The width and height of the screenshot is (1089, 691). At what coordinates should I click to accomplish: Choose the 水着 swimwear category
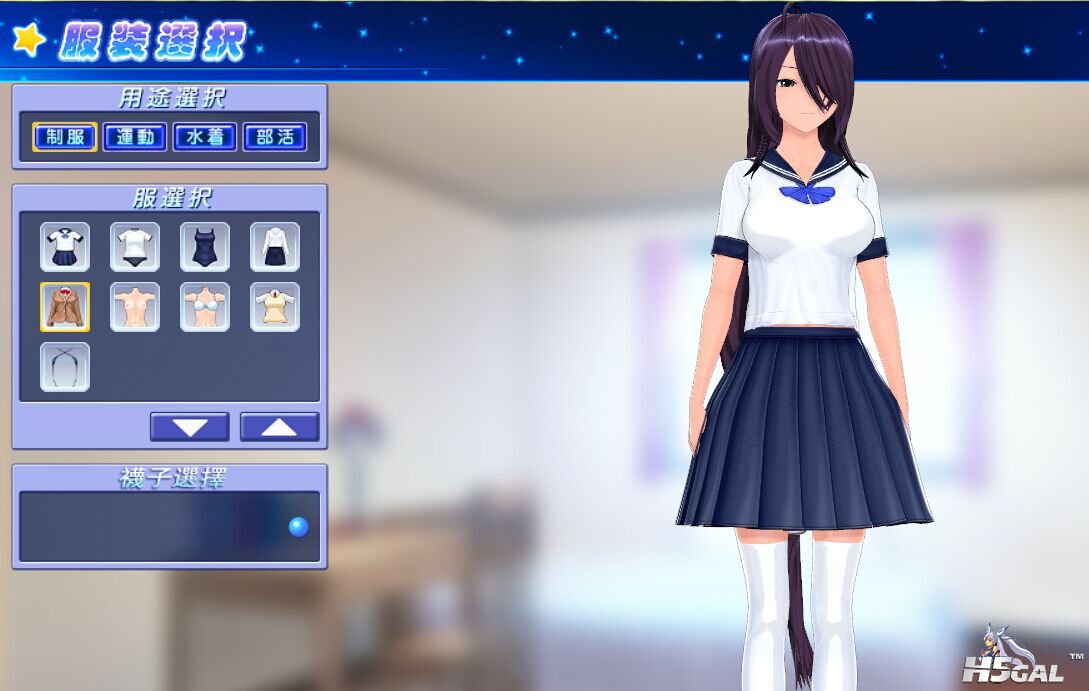pos(205,137)
